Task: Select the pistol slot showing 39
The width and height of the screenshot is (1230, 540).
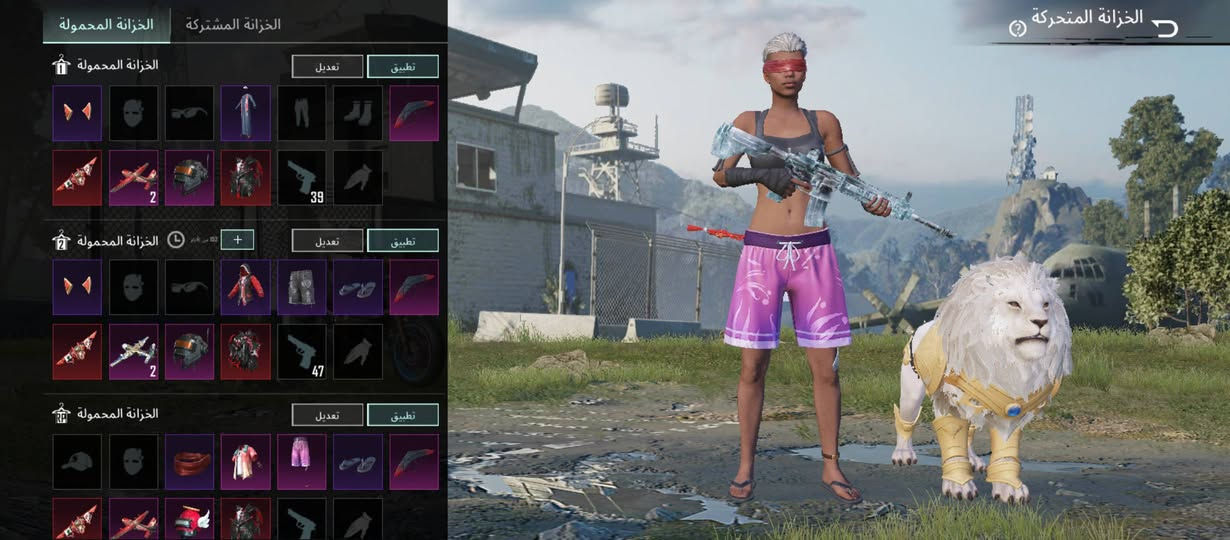Action: click(301, 178)
